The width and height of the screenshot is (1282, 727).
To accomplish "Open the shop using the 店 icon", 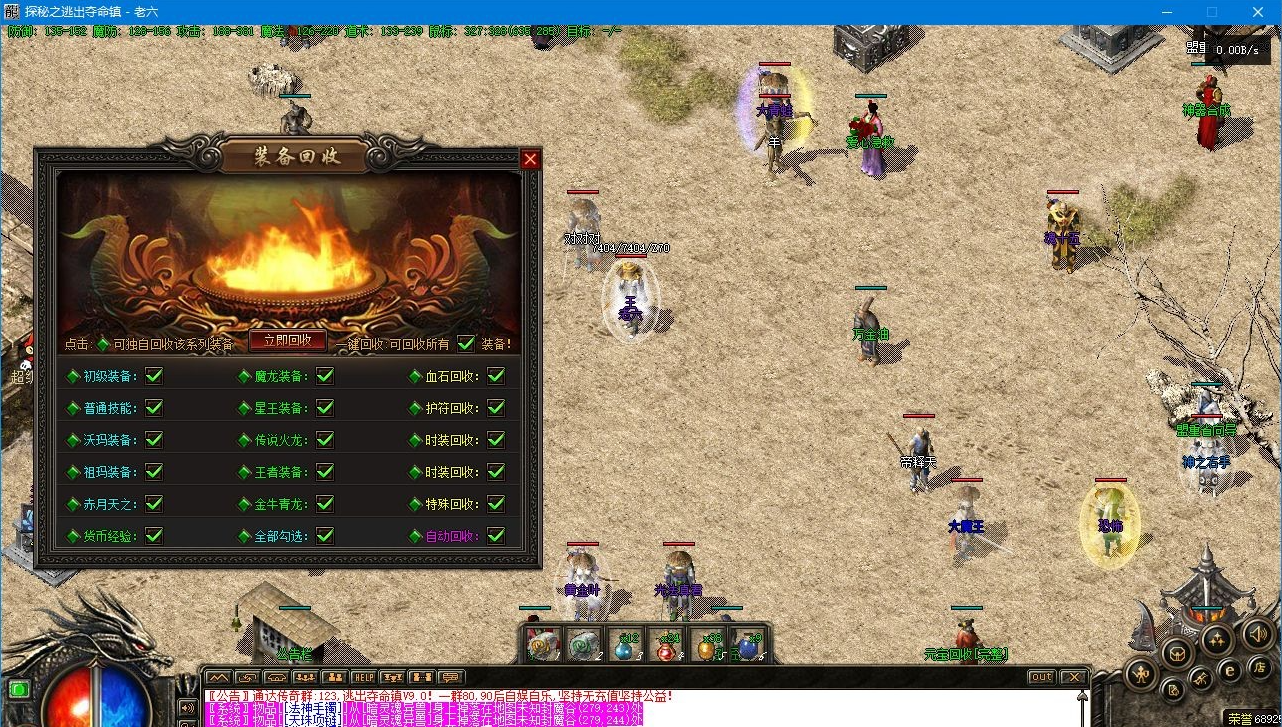I will pos(1260,669).
